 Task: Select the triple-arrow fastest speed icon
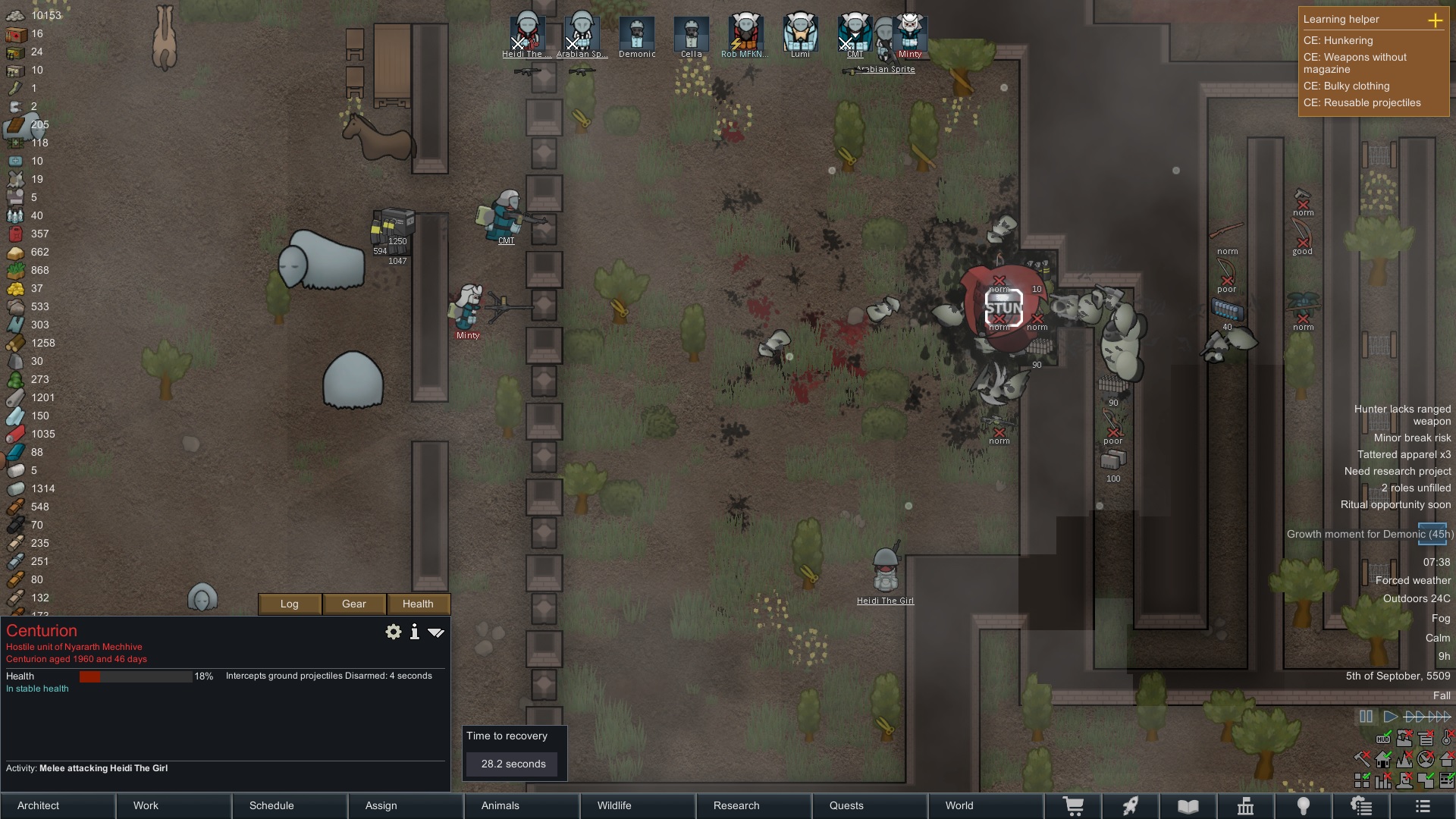[1438, 716]
